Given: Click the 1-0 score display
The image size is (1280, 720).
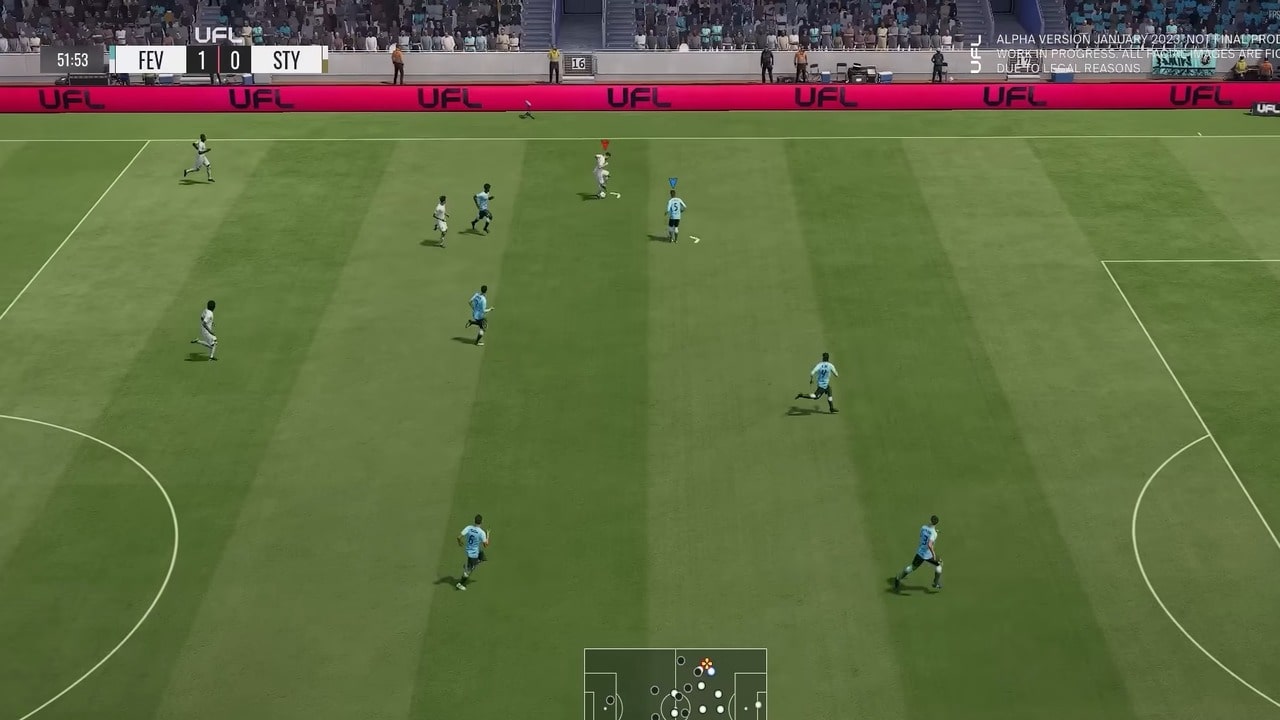Looking at the screenshot, I should click(x=219, y=58).
